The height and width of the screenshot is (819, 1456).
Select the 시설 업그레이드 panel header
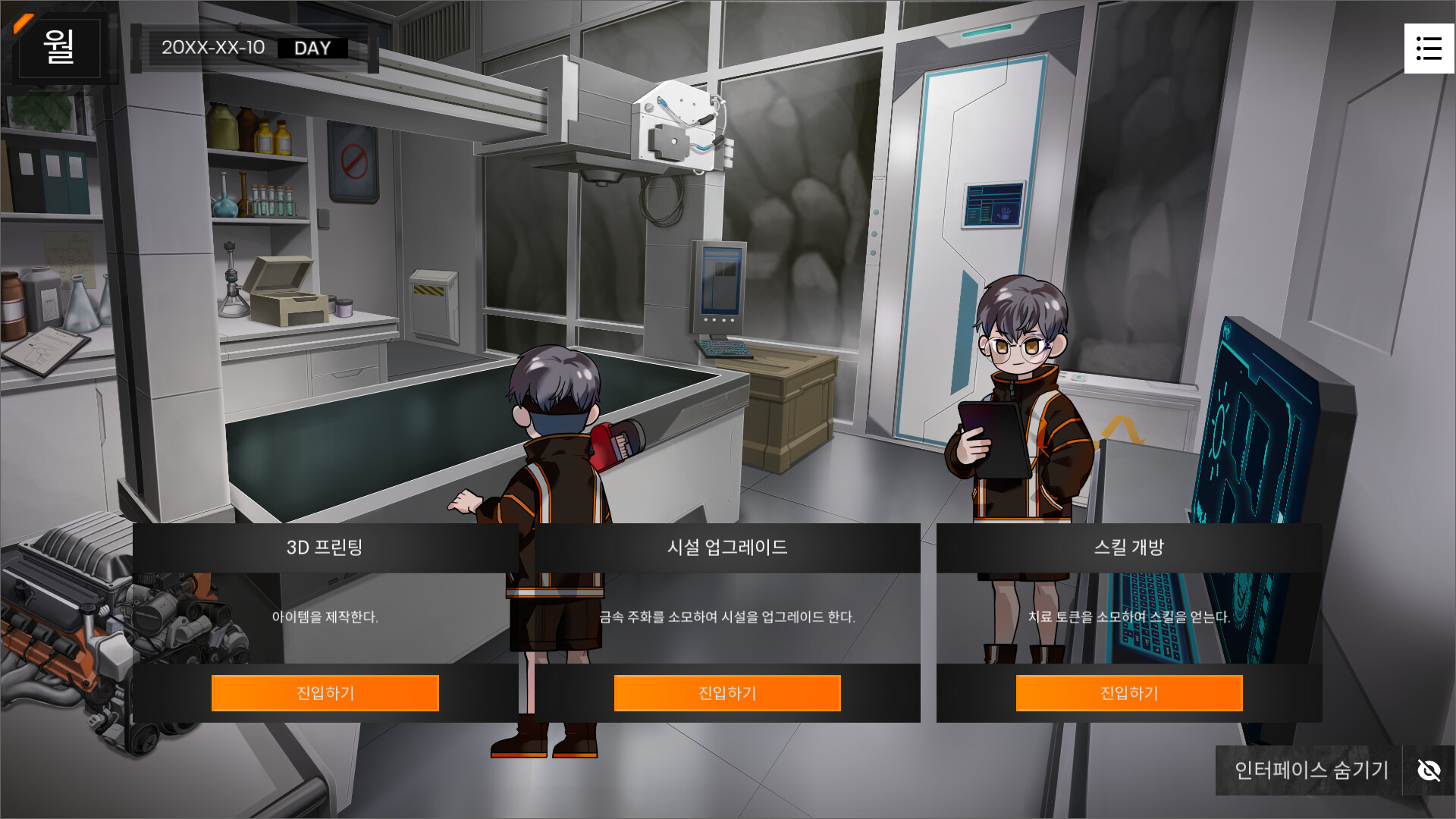pyautogui.click(x=727, y=548)
